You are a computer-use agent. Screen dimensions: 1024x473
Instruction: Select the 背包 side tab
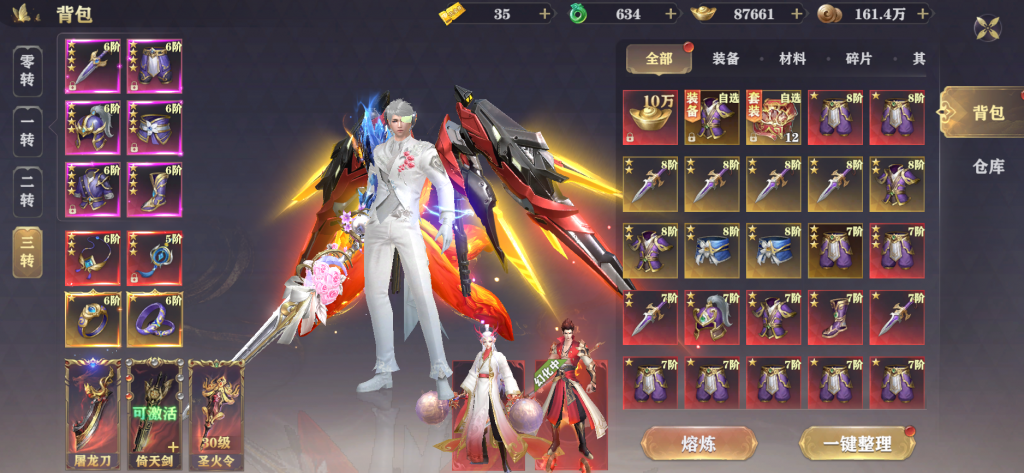986,112
